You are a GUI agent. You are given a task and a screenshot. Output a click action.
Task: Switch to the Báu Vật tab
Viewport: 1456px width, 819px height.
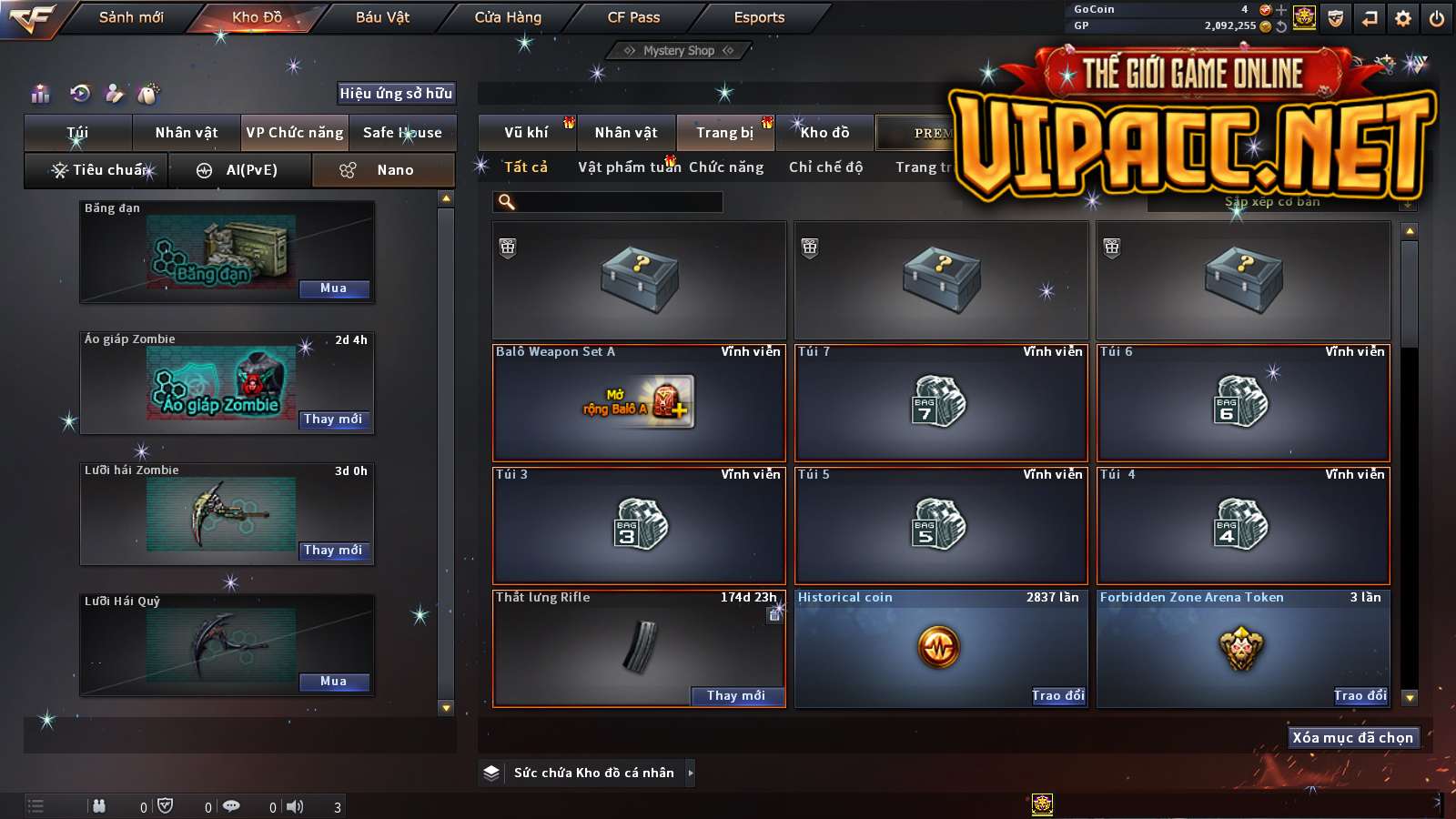pyautogui.click(x=382, y=17)
